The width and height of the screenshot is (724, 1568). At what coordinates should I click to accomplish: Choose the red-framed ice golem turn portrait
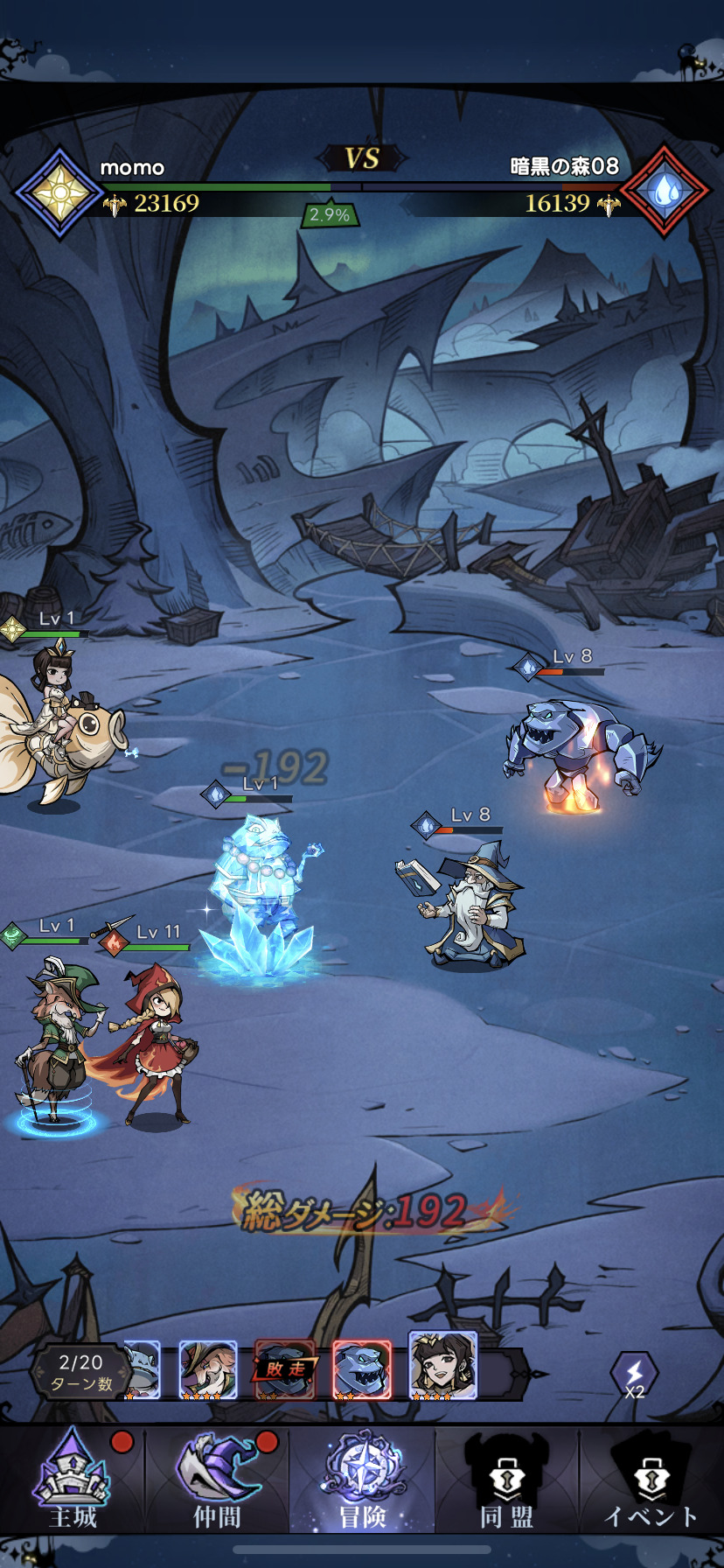[361, 1369]
